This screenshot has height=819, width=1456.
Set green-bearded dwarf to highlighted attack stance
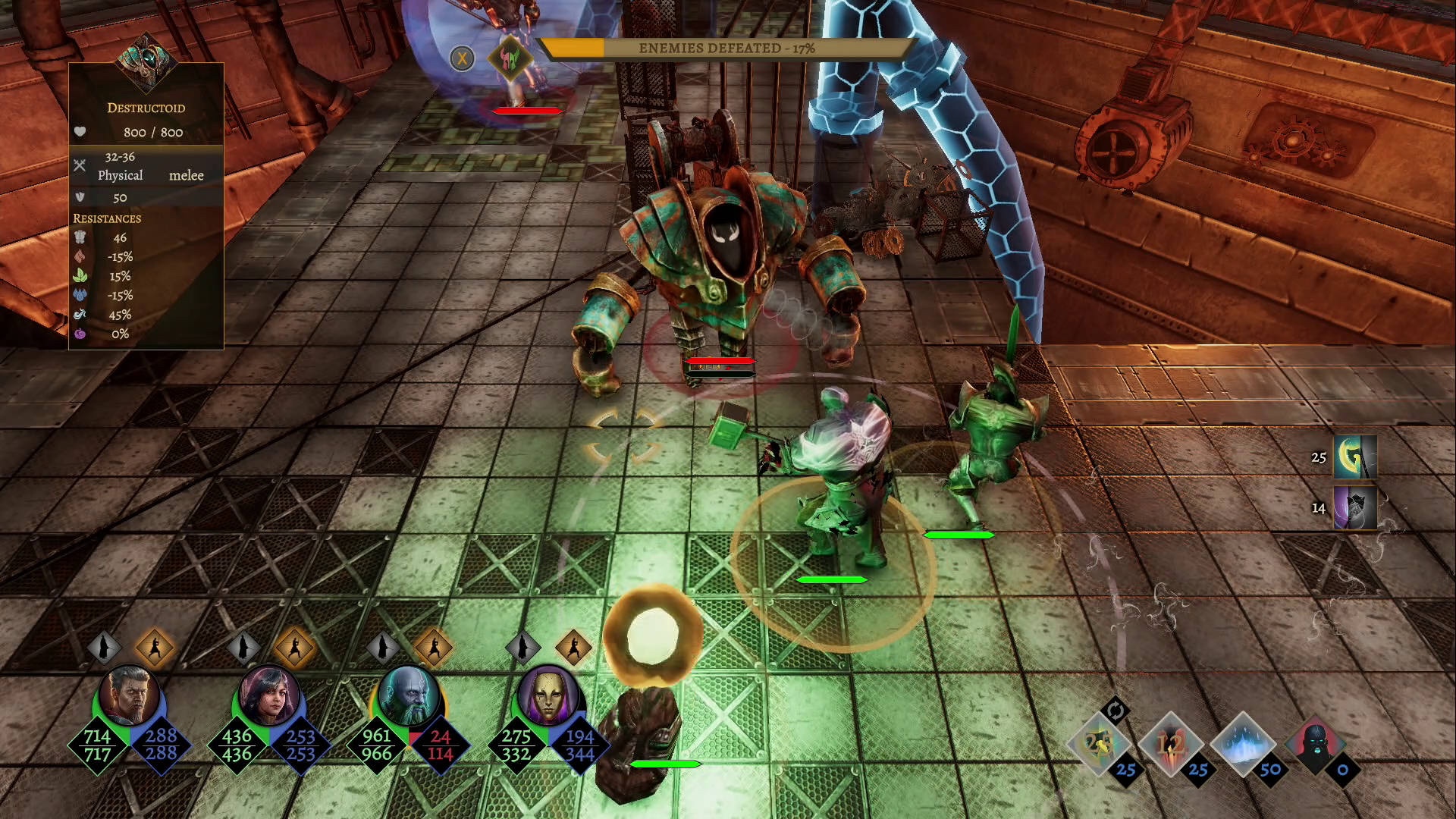pos(434,648)
